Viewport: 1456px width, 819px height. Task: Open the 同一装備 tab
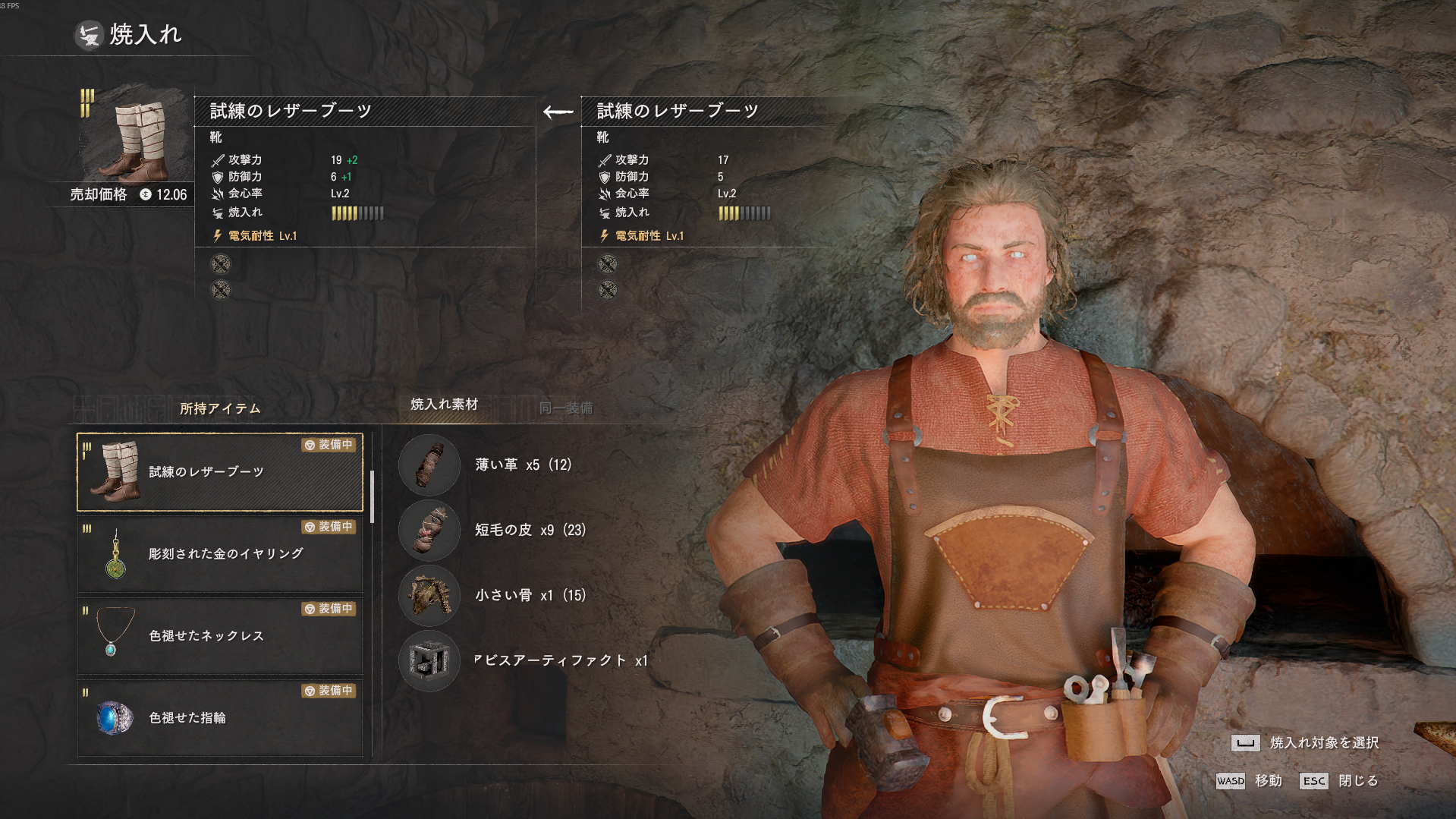tap(566, 408)
